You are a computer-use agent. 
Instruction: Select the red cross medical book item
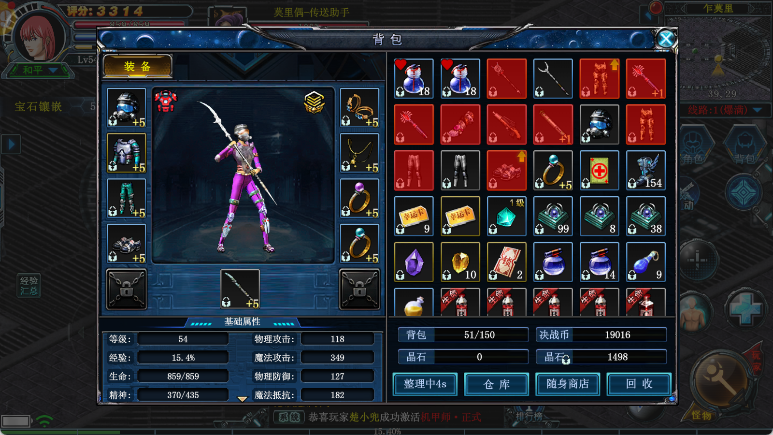pos(599,170)
